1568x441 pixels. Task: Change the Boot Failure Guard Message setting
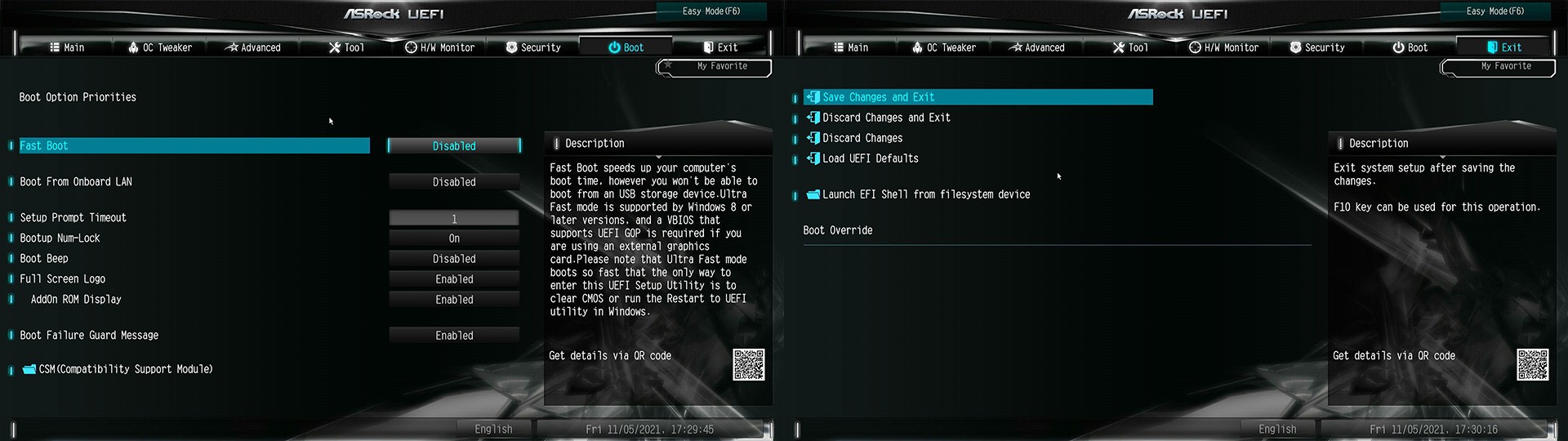[x=454, y=336]
